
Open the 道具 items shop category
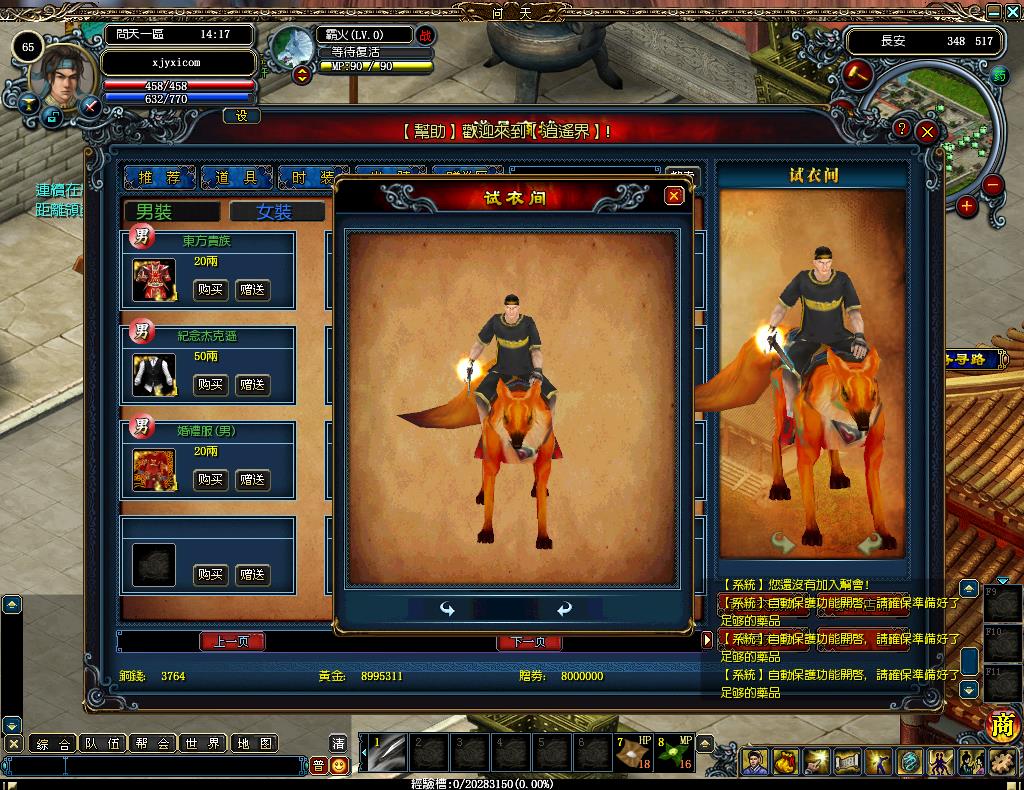(x=236, y=177)
